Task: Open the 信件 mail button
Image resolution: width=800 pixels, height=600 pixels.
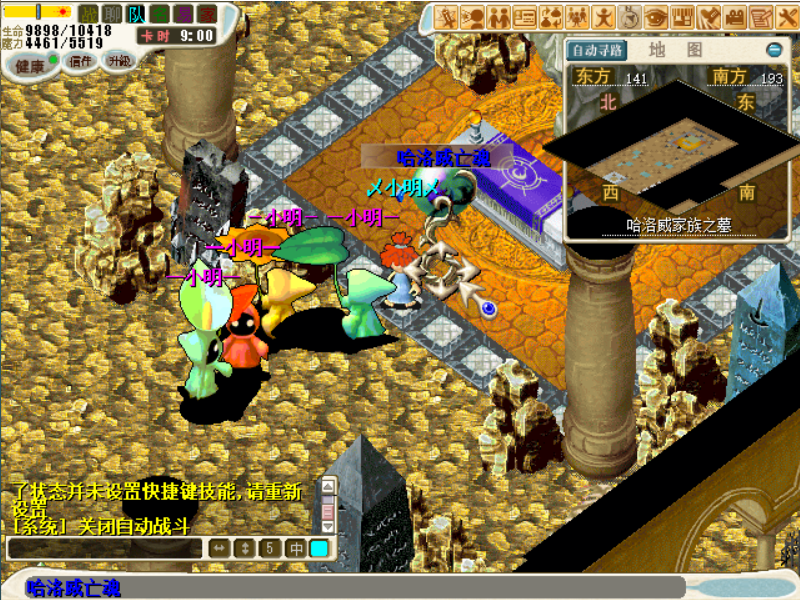Action: pos(80,61)
